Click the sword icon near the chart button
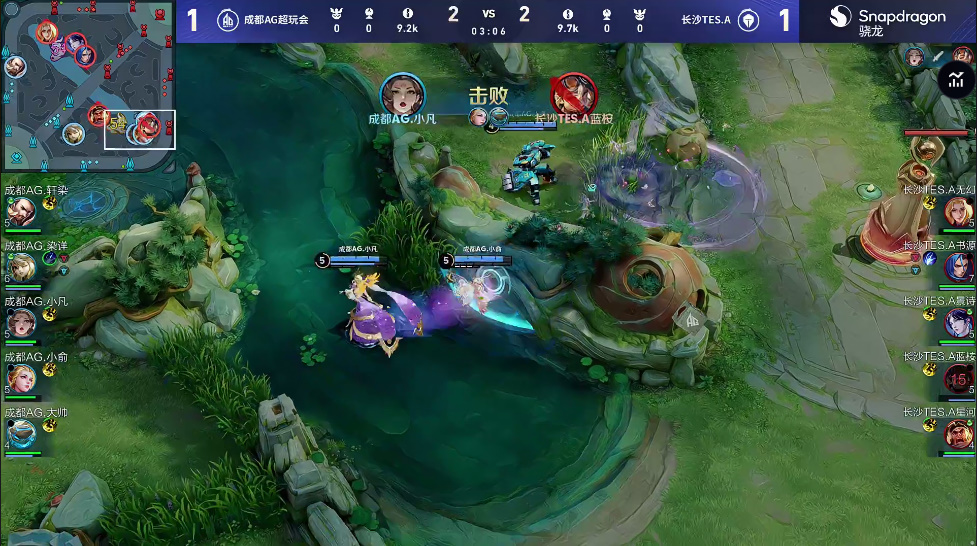Screen dimensions: 977x546 (938, 57)
